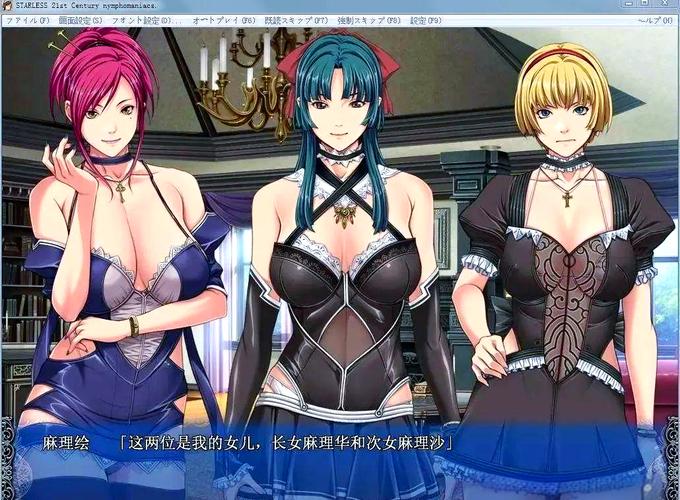Open the 画面設定 screen settings menu
680x500 pixels.
[81, 19]
